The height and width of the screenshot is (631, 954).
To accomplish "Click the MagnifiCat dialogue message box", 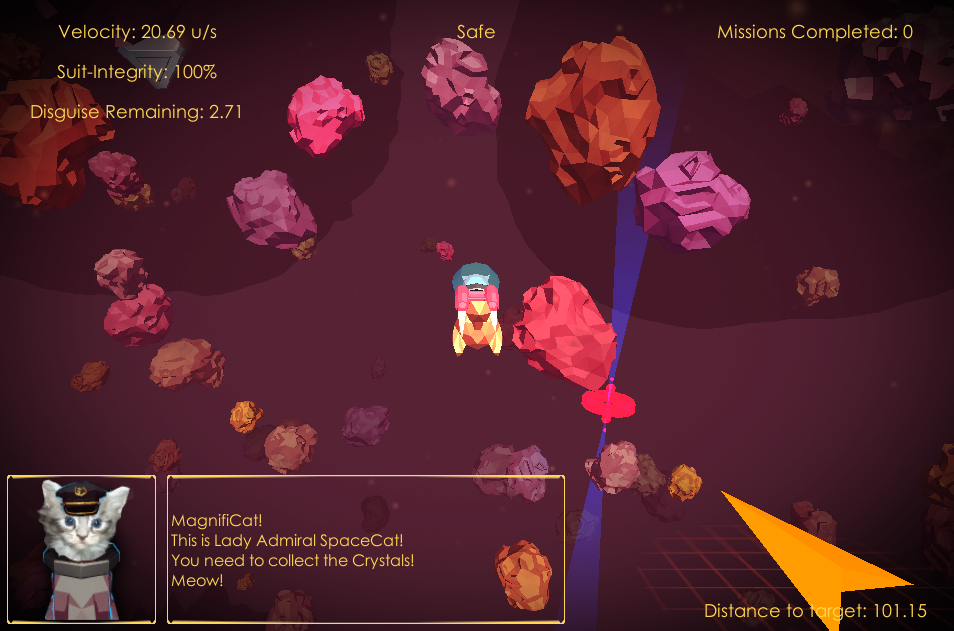I will click(x=365, y=549).
